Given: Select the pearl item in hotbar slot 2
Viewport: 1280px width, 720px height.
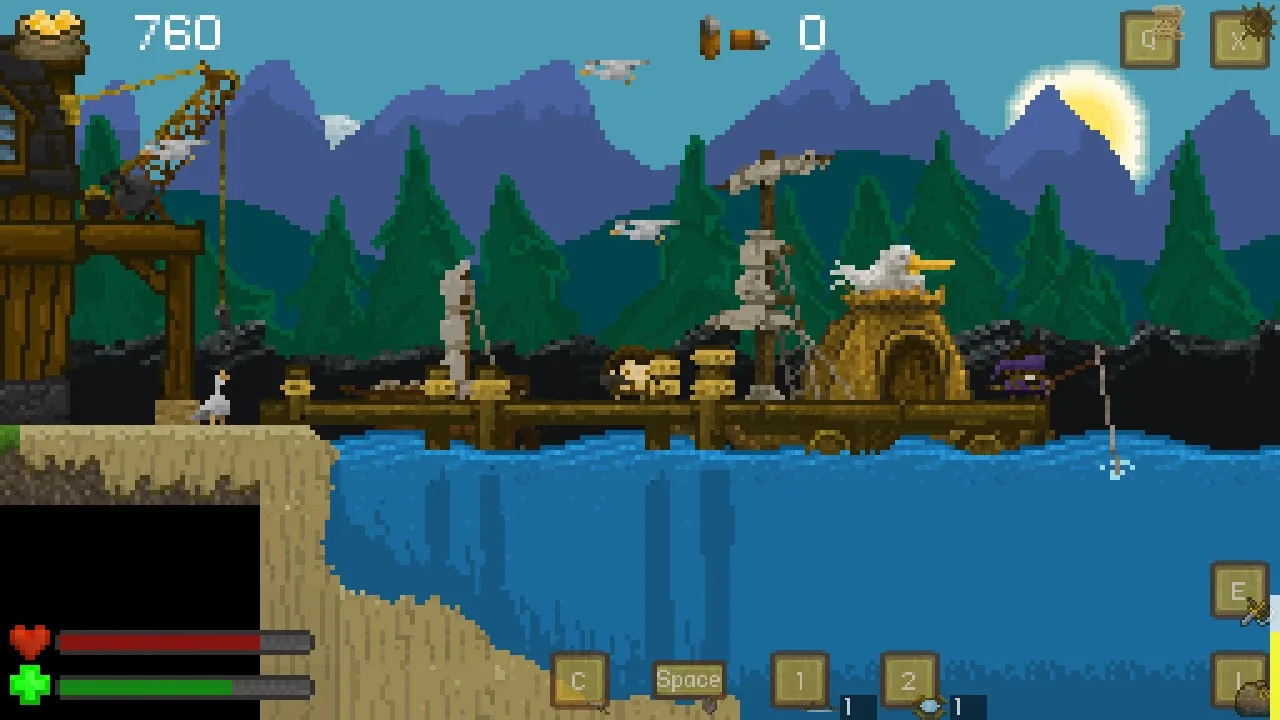Looking at the screenshot, I should pyautogui.click(x=908, y=680).
